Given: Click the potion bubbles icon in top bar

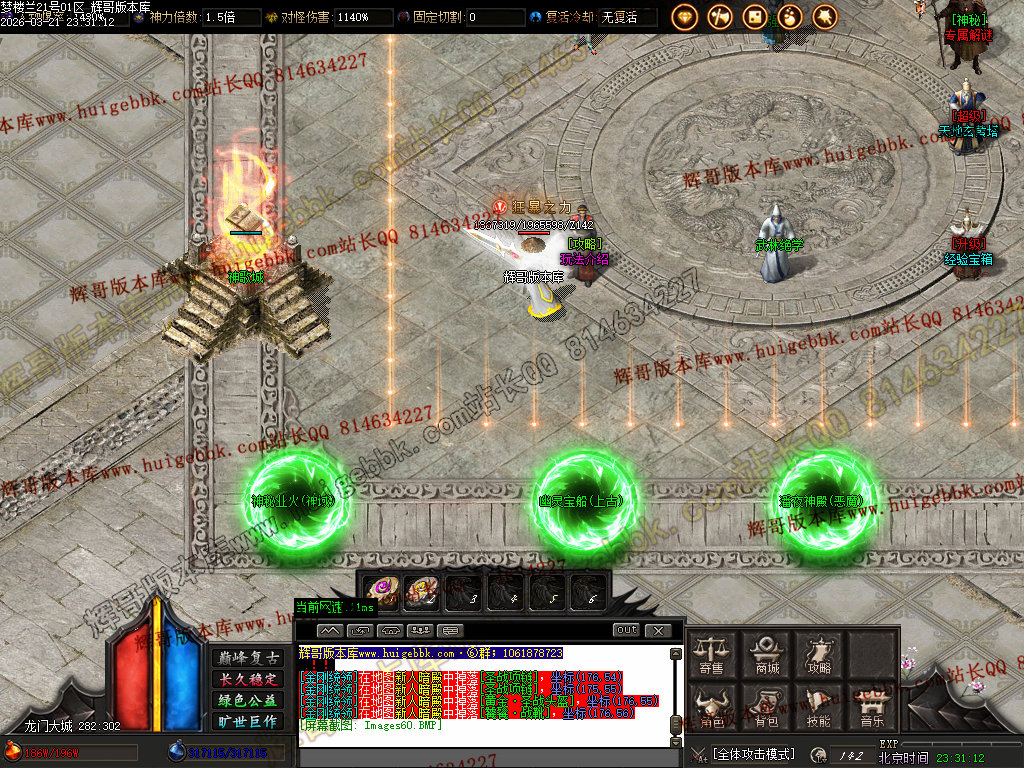Looking at the screenshot, I should tap(790, 16).
